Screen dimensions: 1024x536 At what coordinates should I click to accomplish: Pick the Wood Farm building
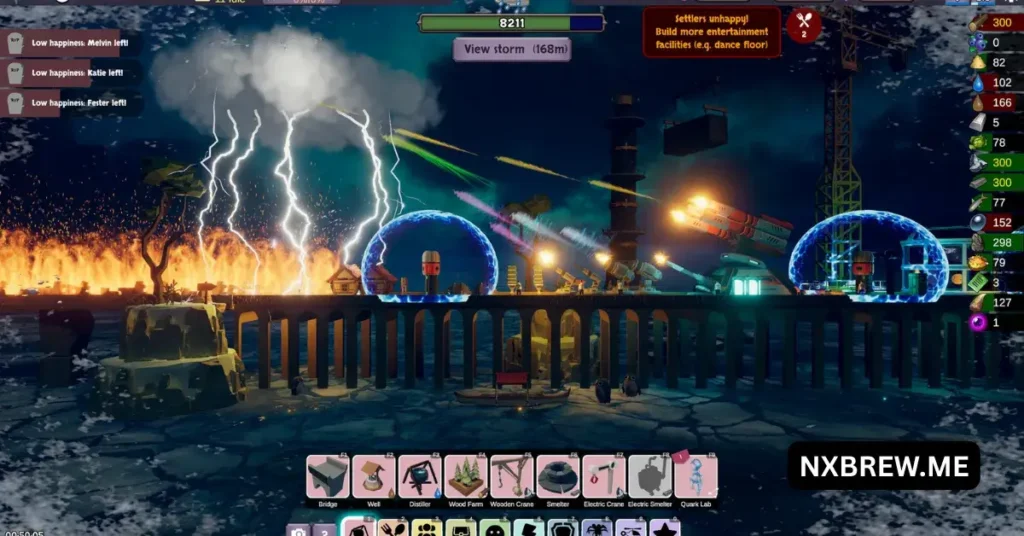click(465, 476)
